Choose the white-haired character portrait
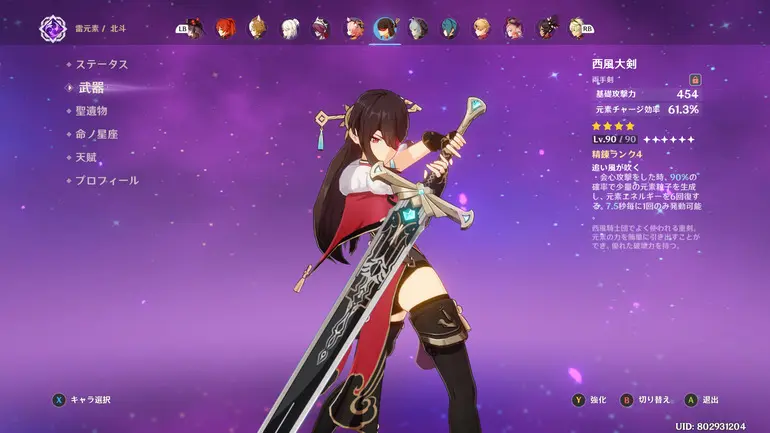The width and height of the screenshot is (770, 433). [290, 28]
